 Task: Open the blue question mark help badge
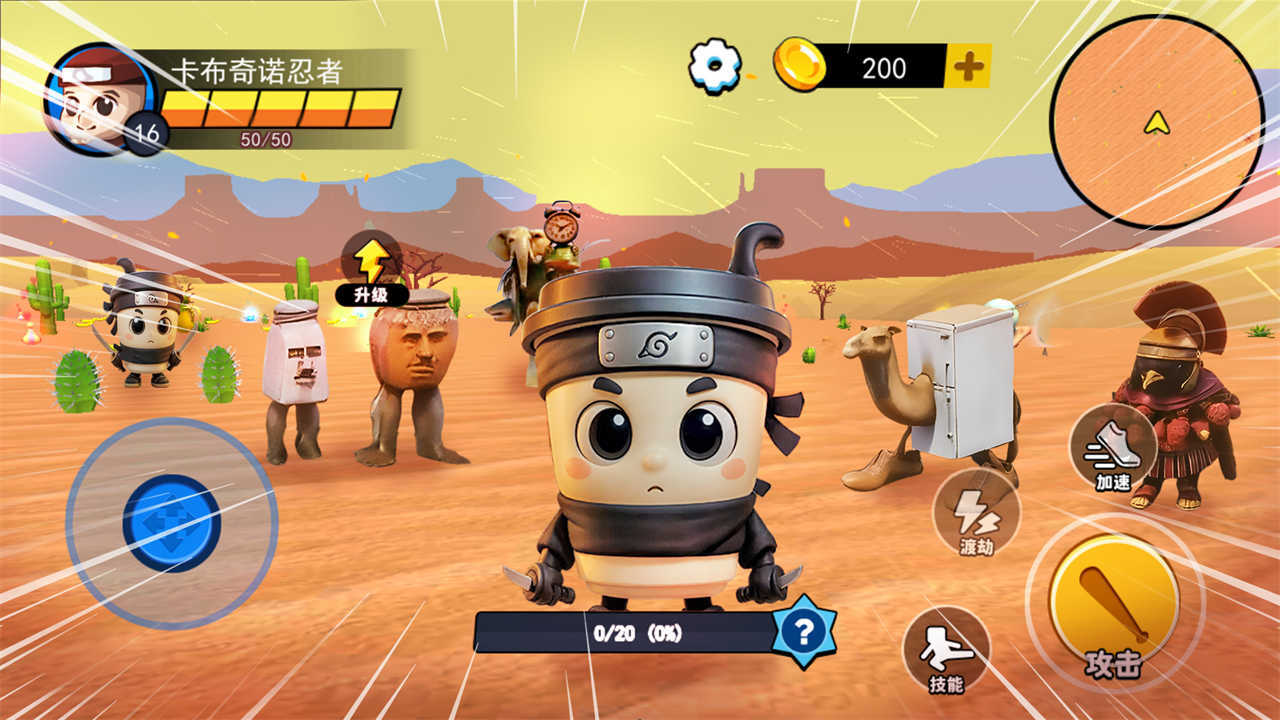pos(804,631)
